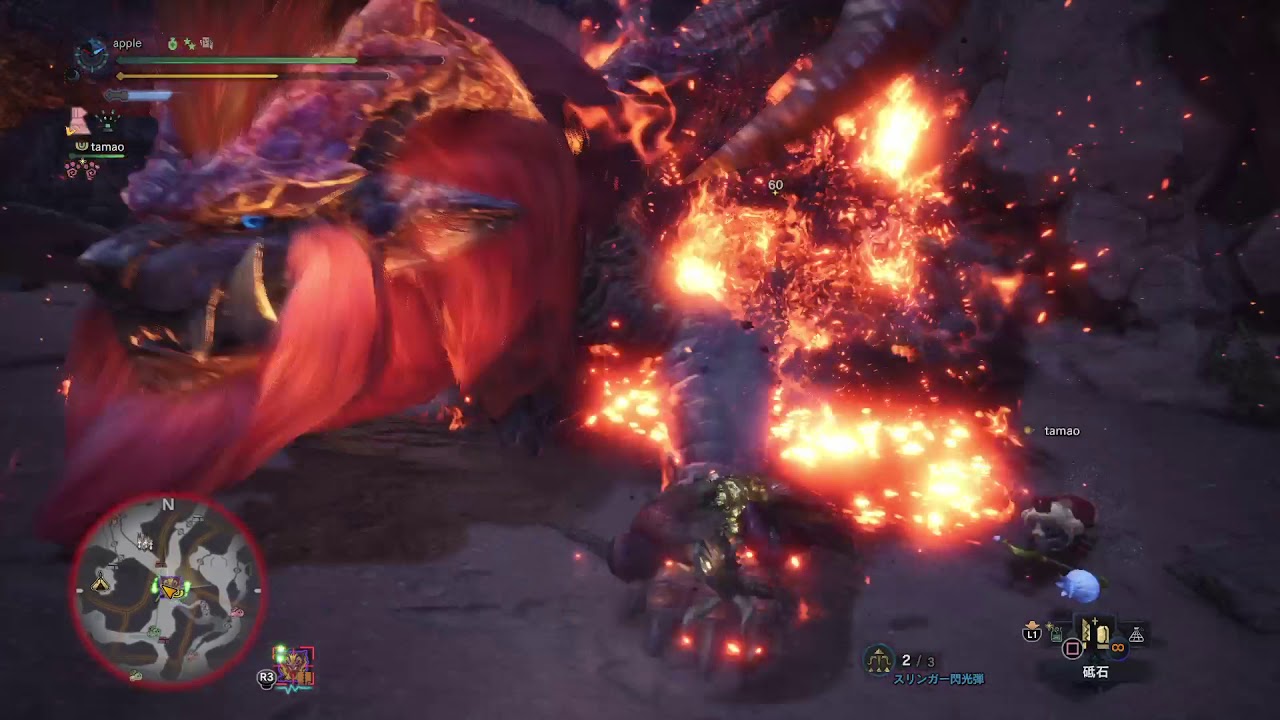1280x720 pixels.
Task: Click the green potion buff status icon
Action: point(172,44)
